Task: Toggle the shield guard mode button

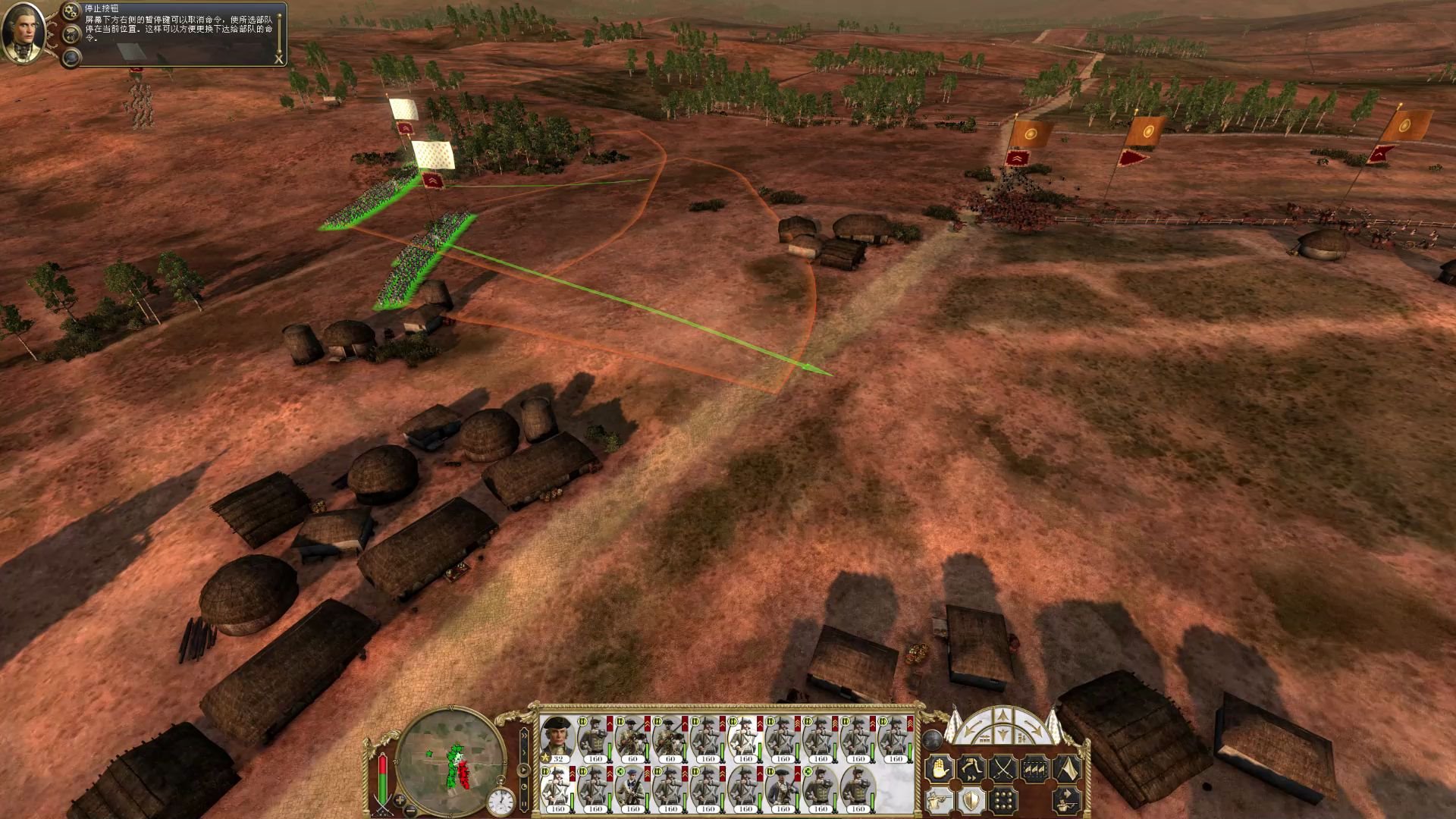Action: [x=971, y=801]
